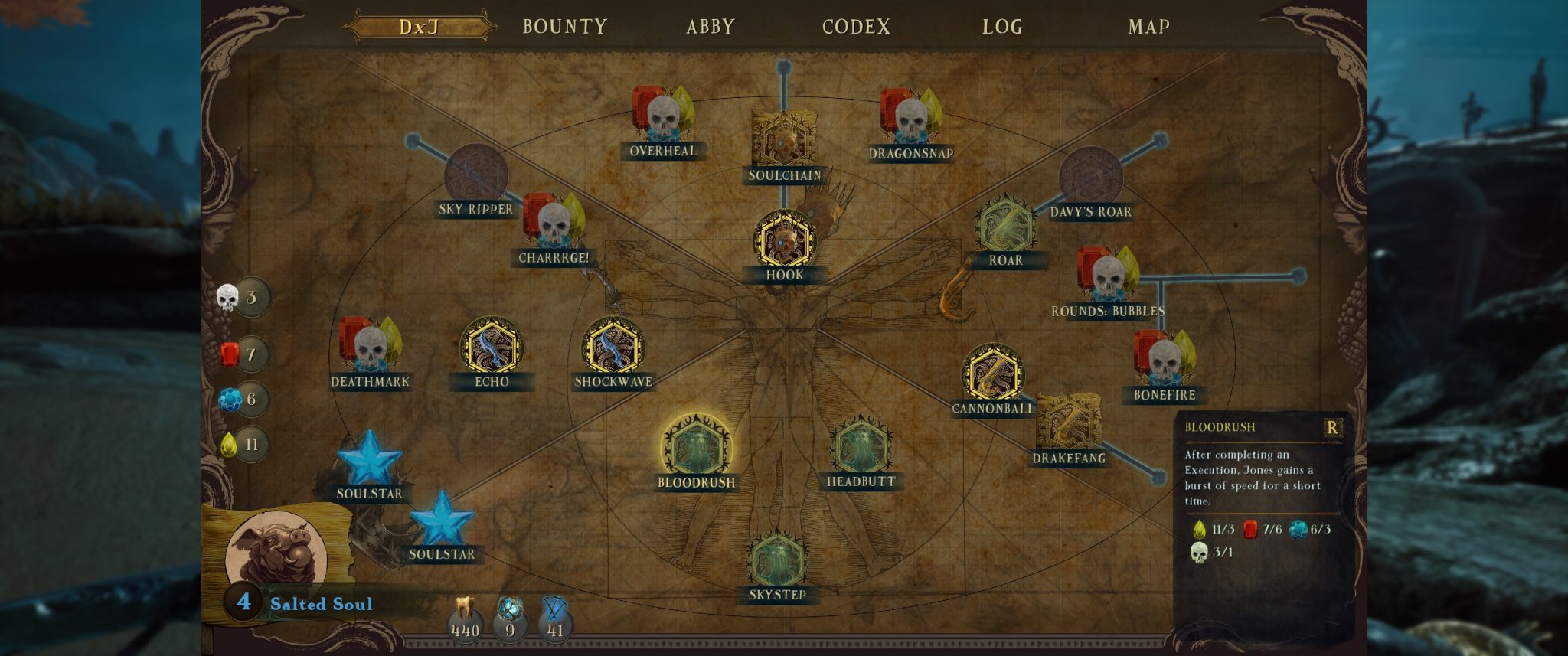Pick the Echo skill node
The image size is (1568, 656).
tap(492, 348)
